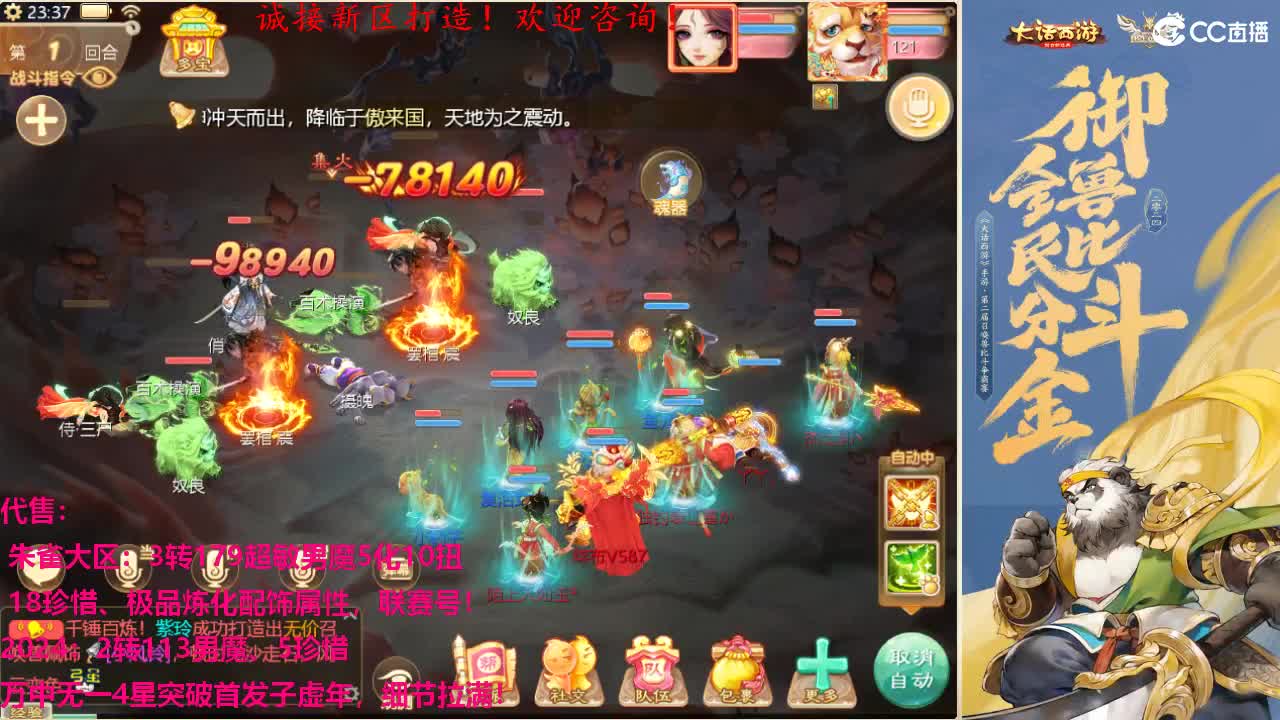Open the 魂器 soul vessel icon
The width and height of the screenshot is (1280, 720).
click(672, 180)
